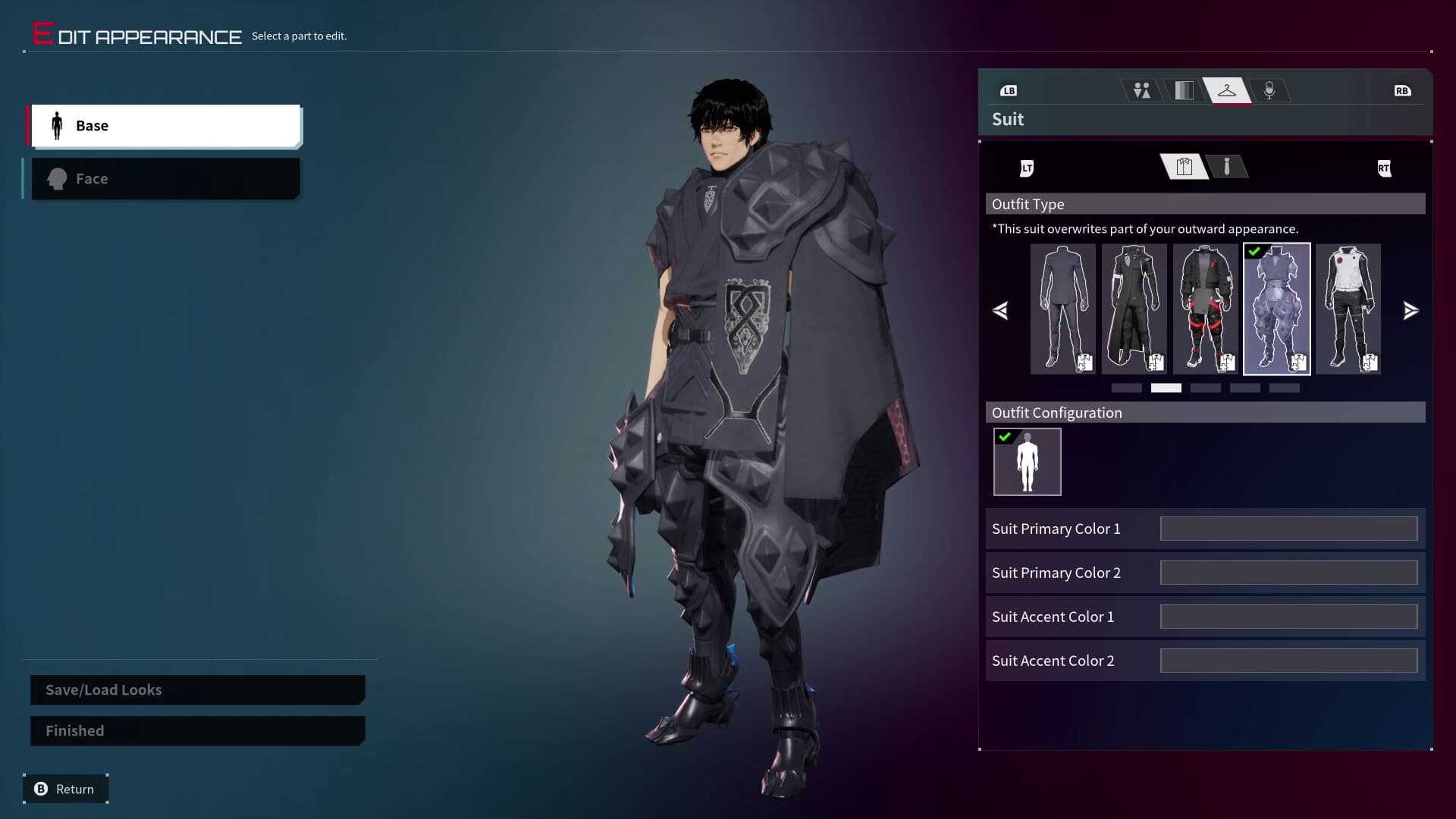Switch to the Face editing section
1456x819 pixels.
coord(165,178)
